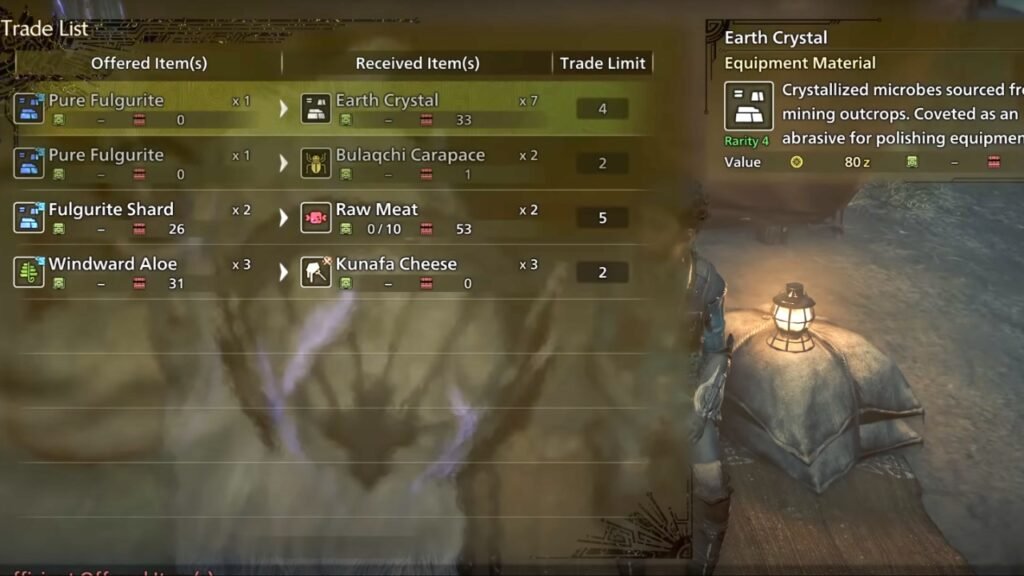The width and height of the screenshot is (1024, 576).
Task: Click the Earth Crystal icon in the details panel
Action: pyautogui.click(x=748, y=106)
